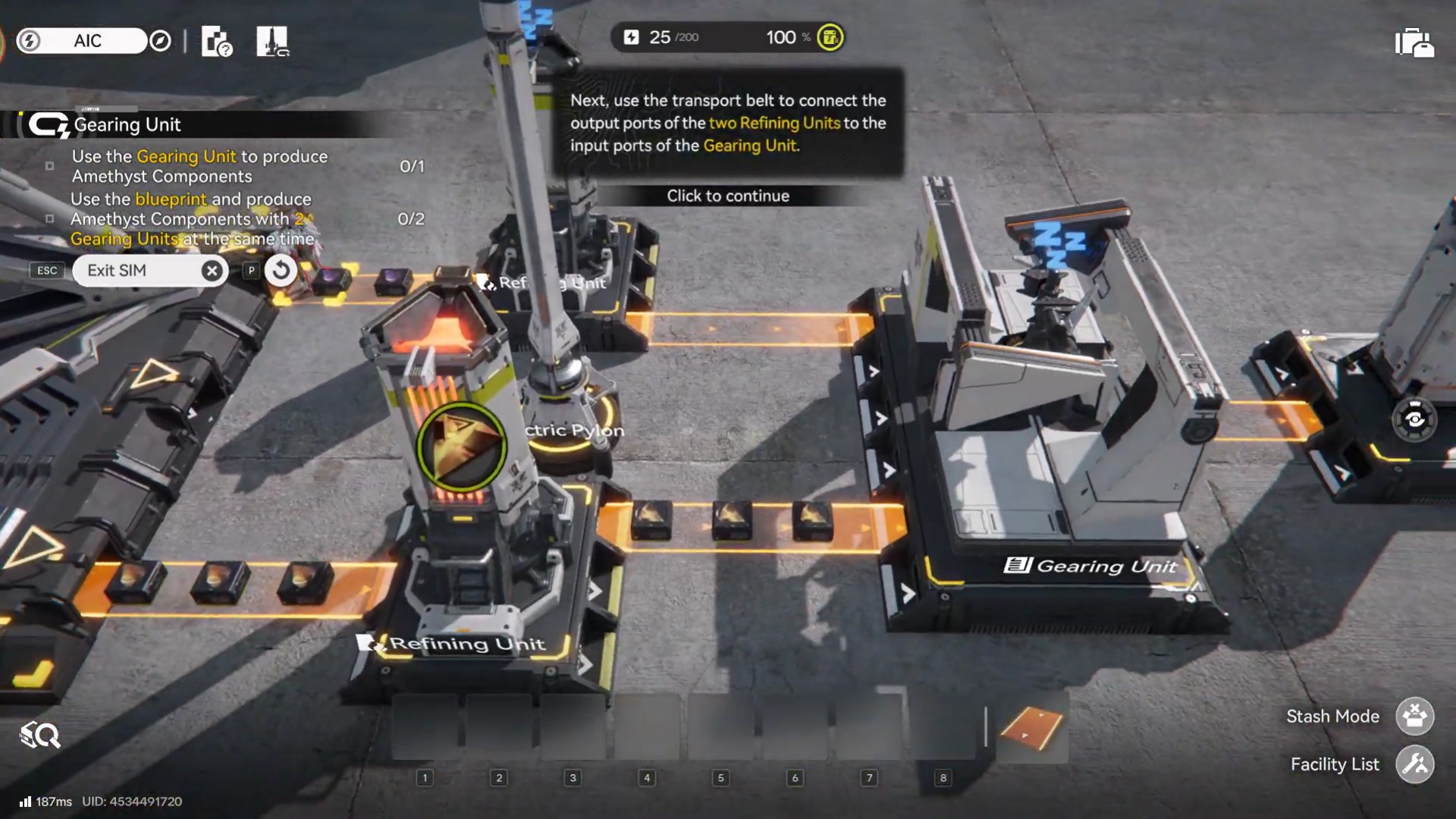This screenshot has height=819, width=1456.
Task: Open the blueprint help icon
Action: (x=217, y=41)
